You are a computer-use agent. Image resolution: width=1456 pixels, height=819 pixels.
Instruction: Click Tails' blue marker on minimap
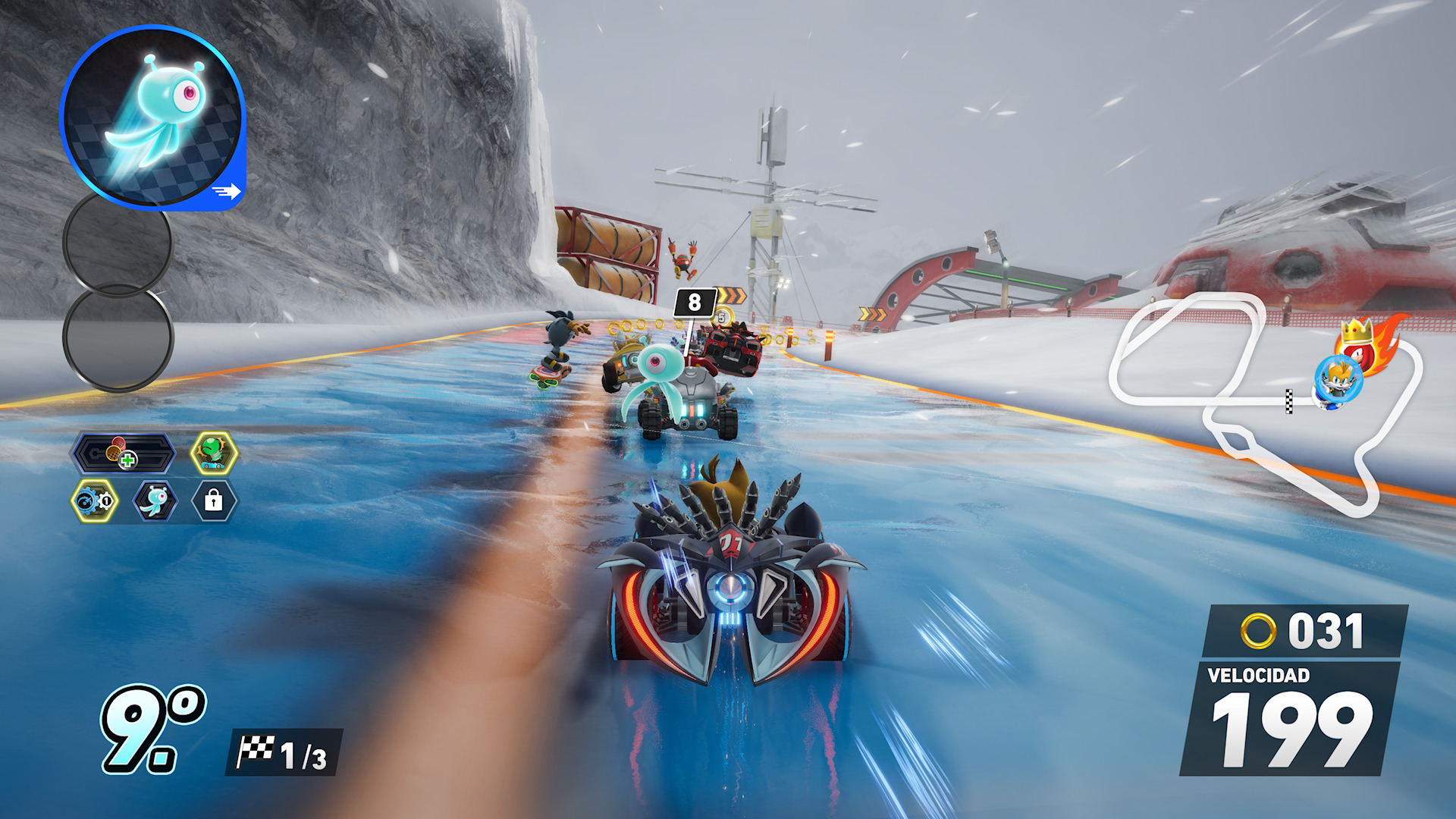point(1338,381)
